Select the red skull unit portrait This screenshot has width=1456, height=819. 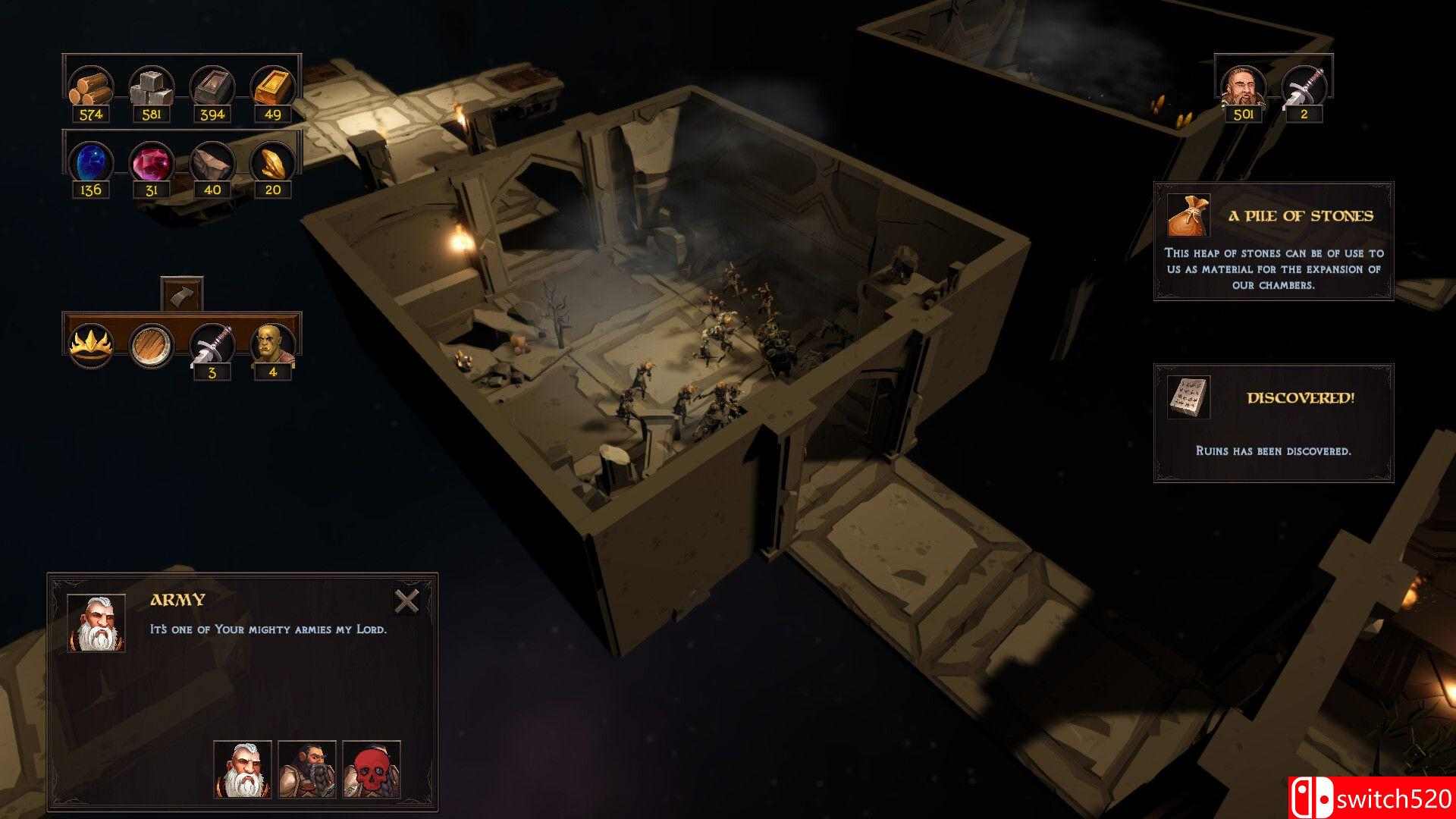(x=372, y=770)
